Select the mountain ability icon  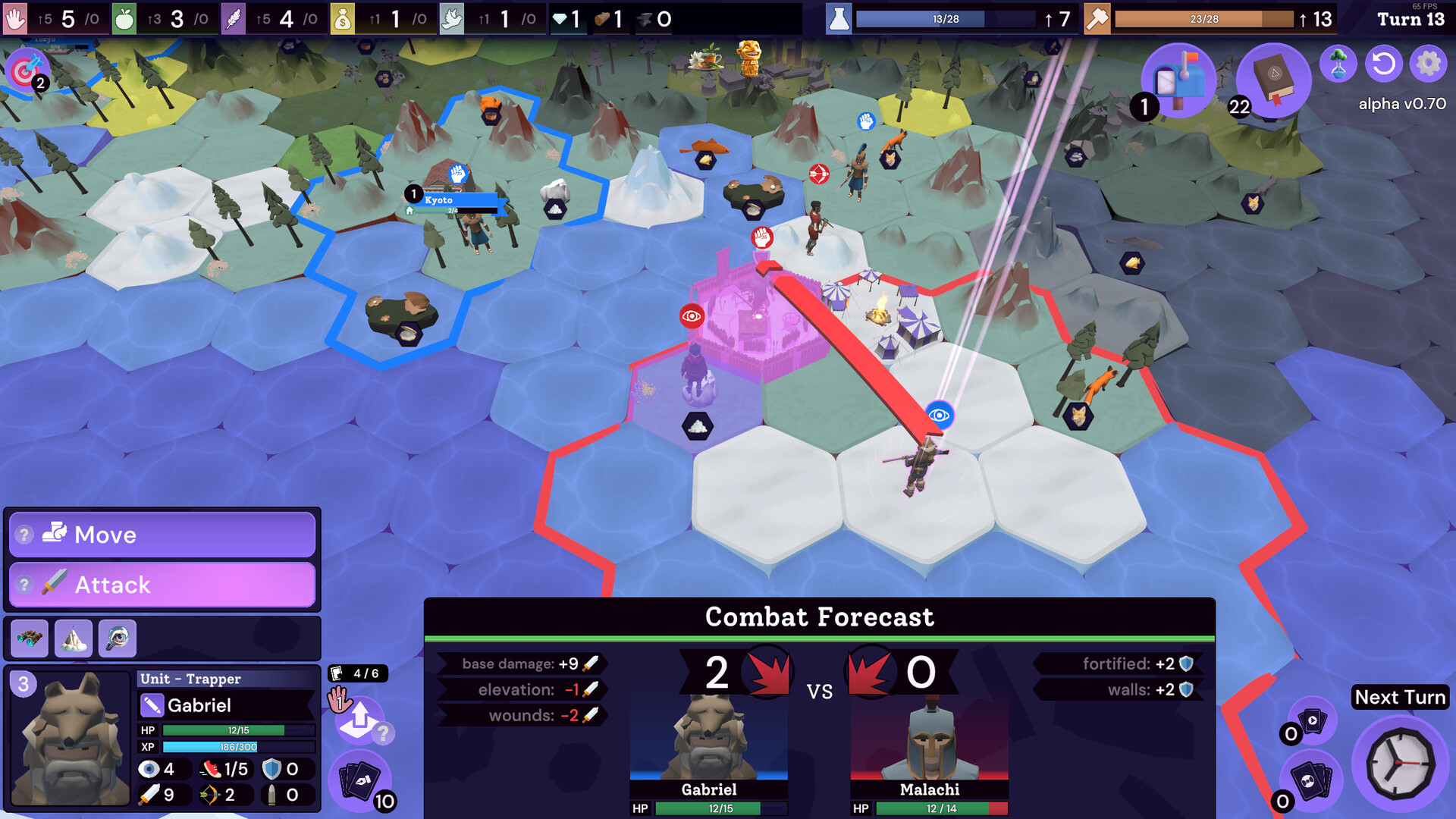point(73,638)
